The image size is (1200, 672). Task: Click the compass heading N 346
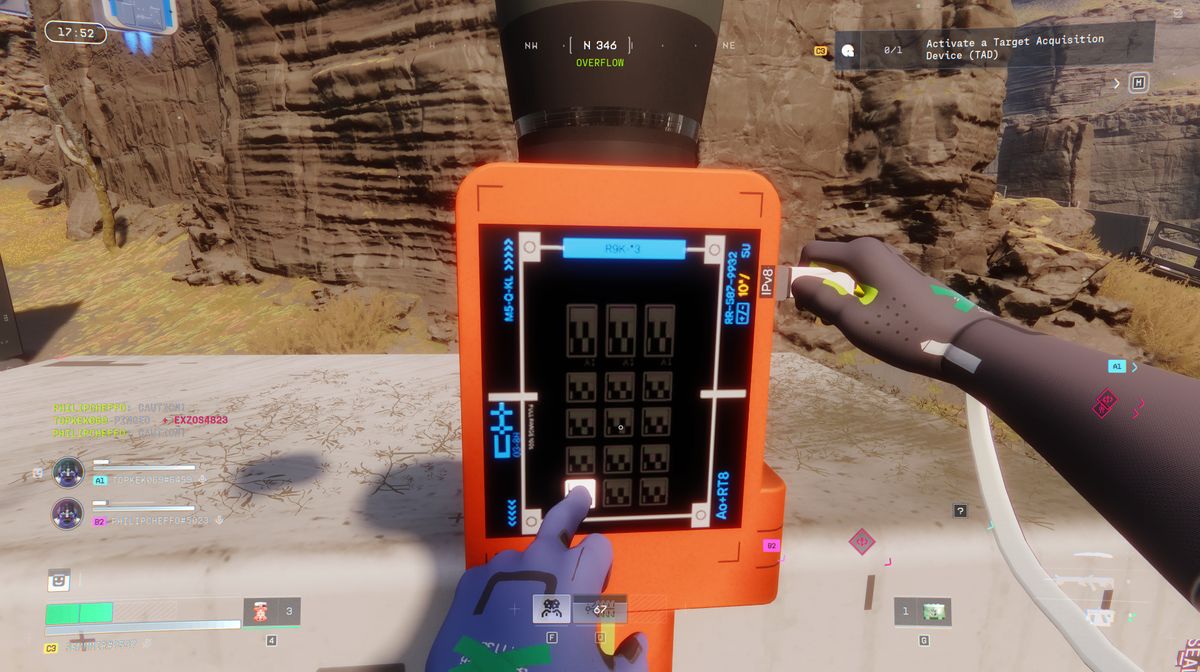(x=599, y=46)
